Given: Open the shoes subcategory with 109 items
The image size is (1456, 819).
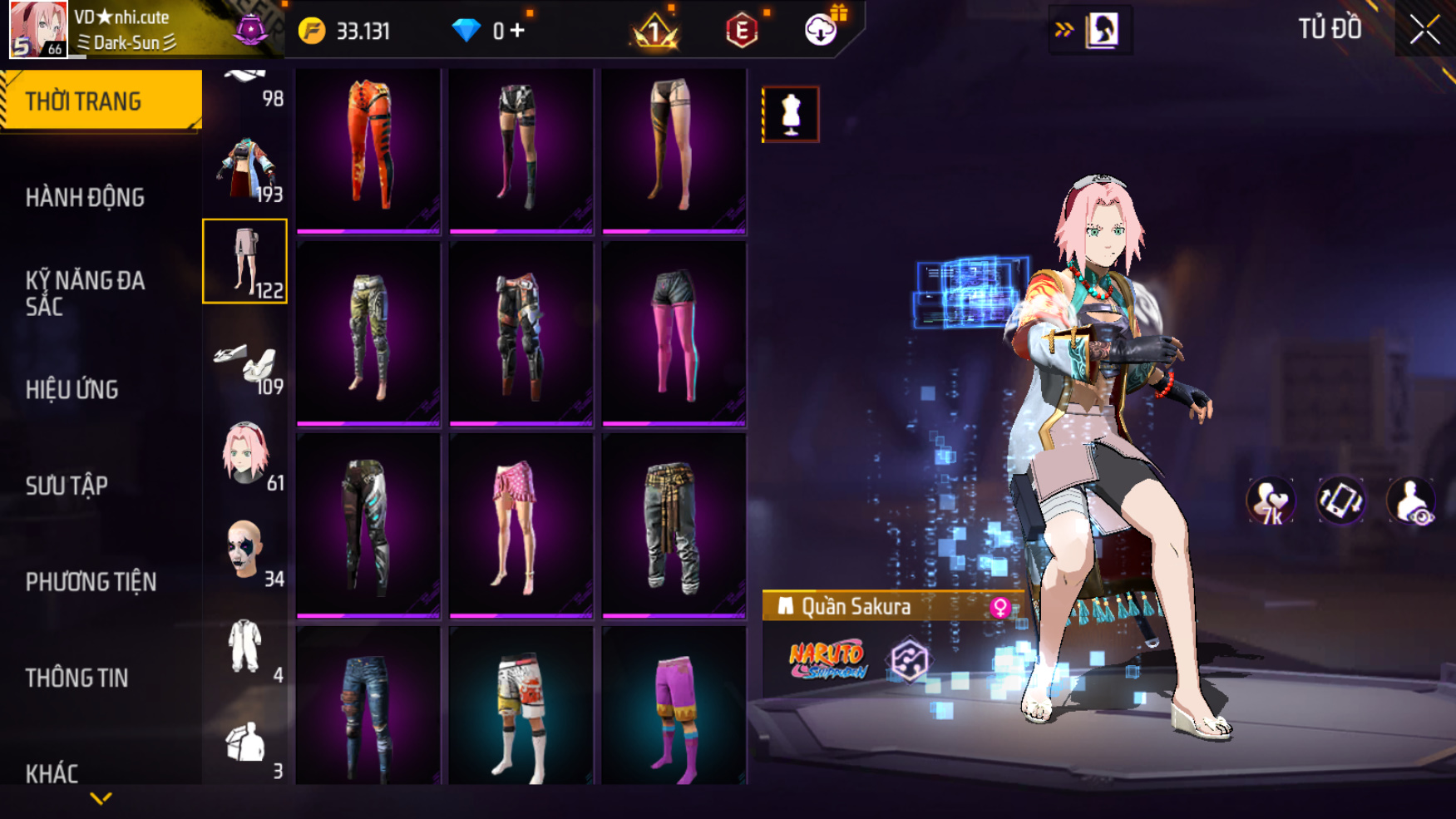Looking at the screenshot, I should pos(245,363).
